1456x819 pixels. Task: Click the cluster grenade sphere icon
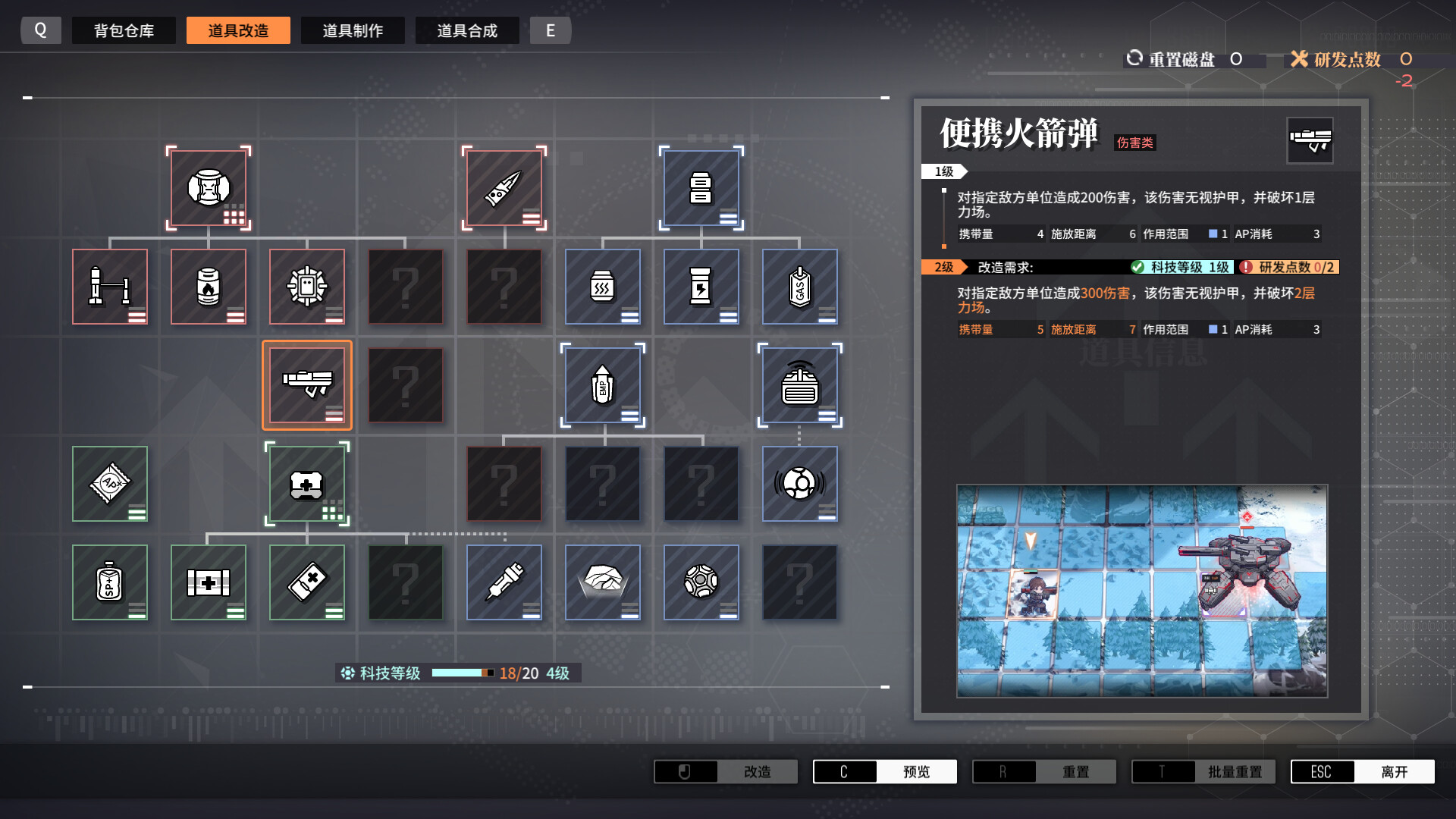click(x=701, y=582)
